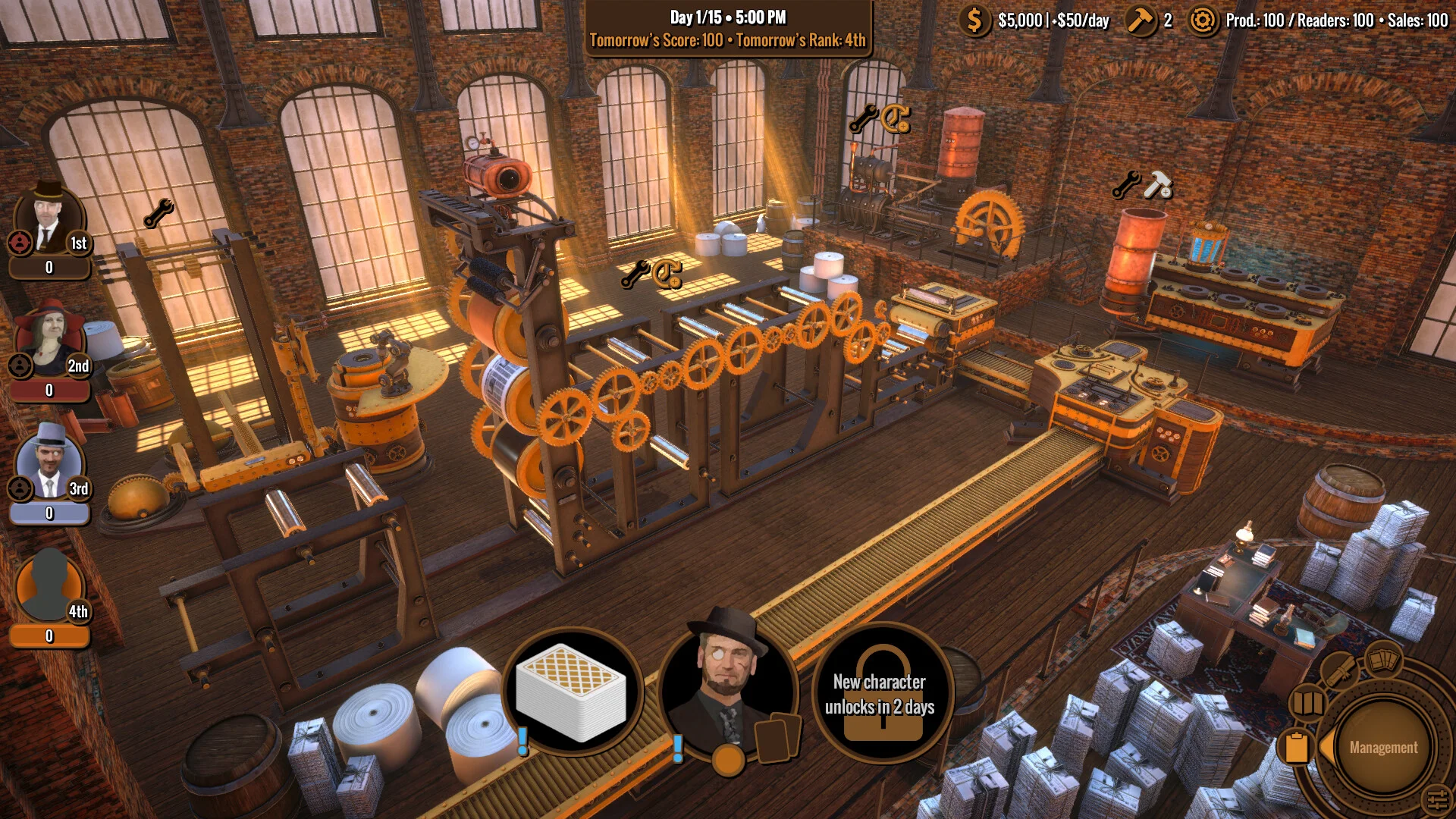1456x819 pixels.
Task: Select the 1st place rival portrait
Action: click(49, 220)
